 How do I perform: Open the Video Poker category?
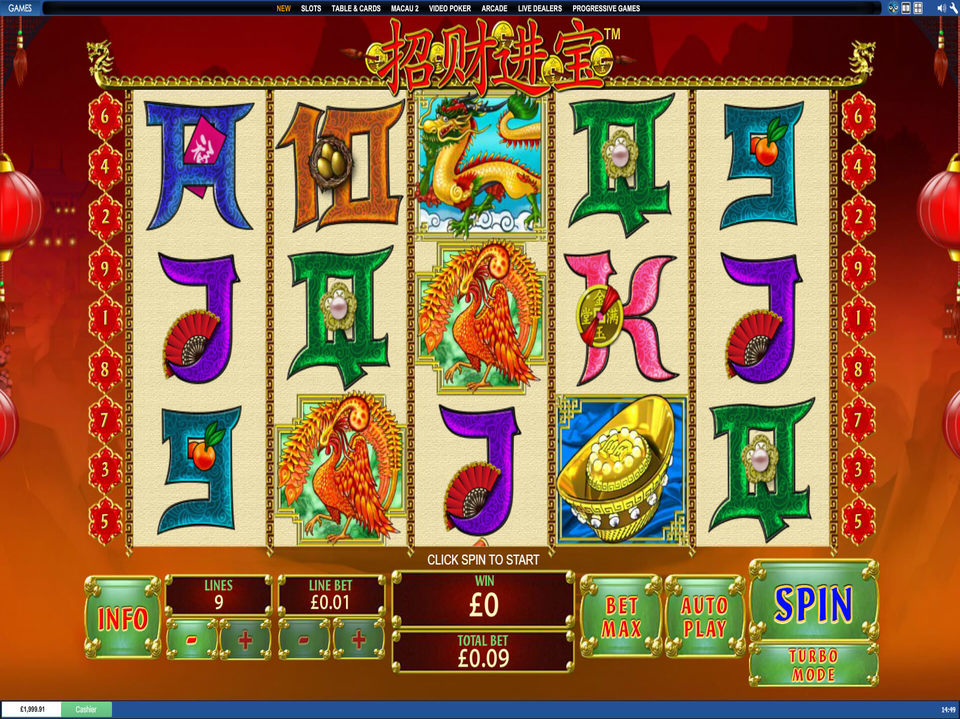click(x=450, y=8)
